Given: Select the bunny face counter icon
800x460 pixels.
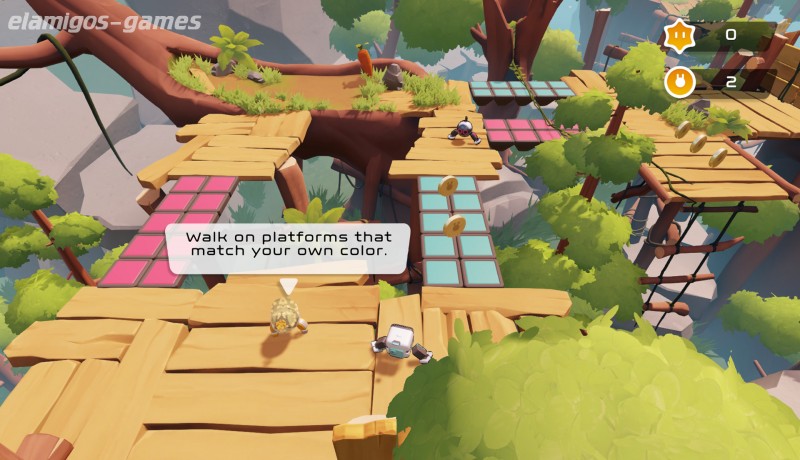Looking at the screenshot, I should click(x=678, y=82).
